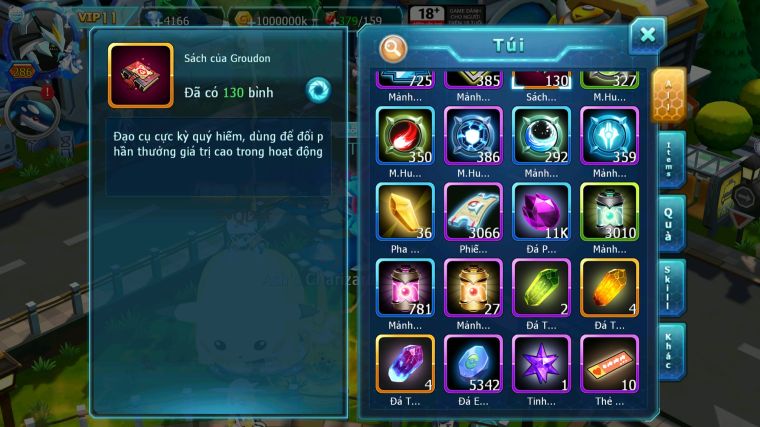Select the blue-green stone item with 5342
Image resolution: width=760 pixels, height=427 pixels.
click(473, 362)
